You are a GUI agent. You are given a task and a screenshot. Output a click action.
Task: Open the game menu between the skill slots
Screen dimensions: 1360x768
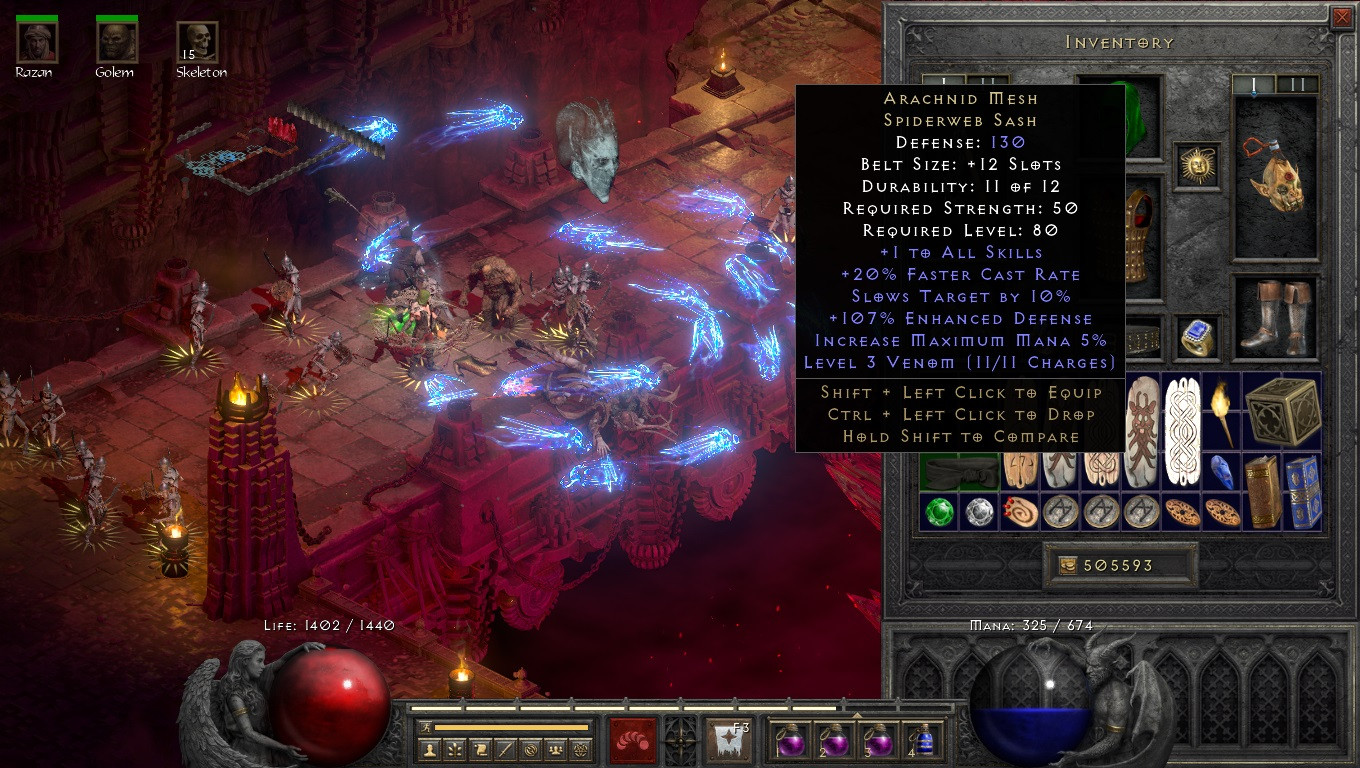(680, 740)
